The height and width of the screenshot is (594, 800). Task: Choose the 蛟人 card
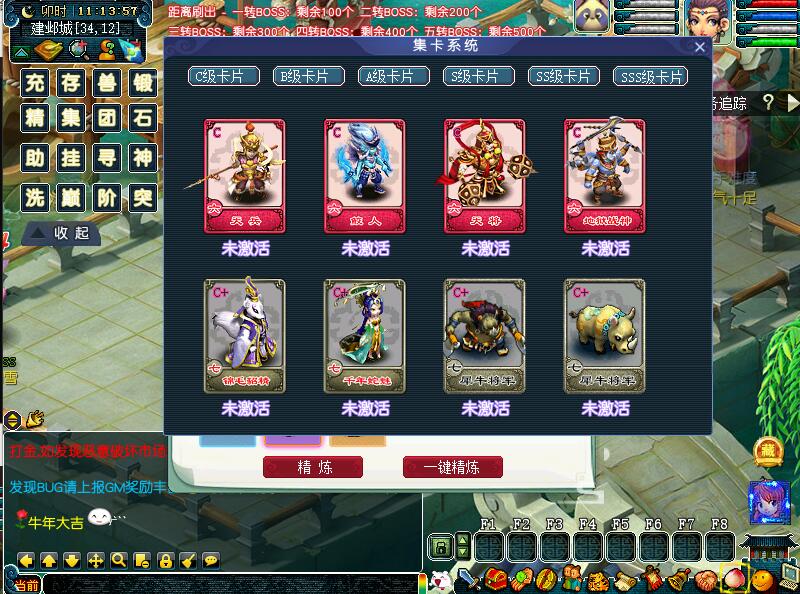tap(365, 176)
